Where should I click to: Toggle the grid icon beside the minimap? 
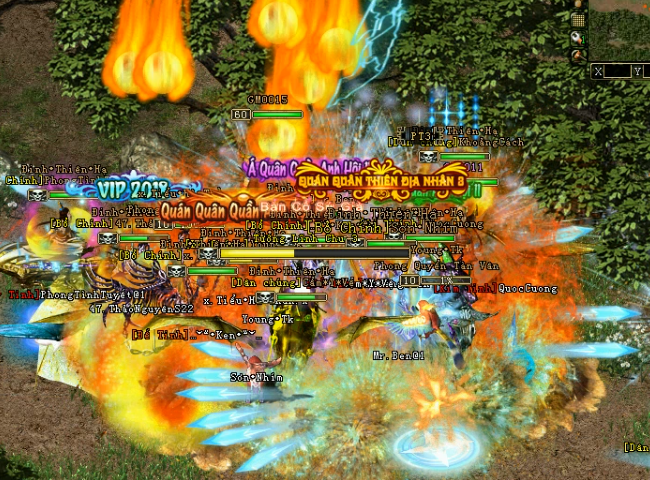click(x=577, y=20)
